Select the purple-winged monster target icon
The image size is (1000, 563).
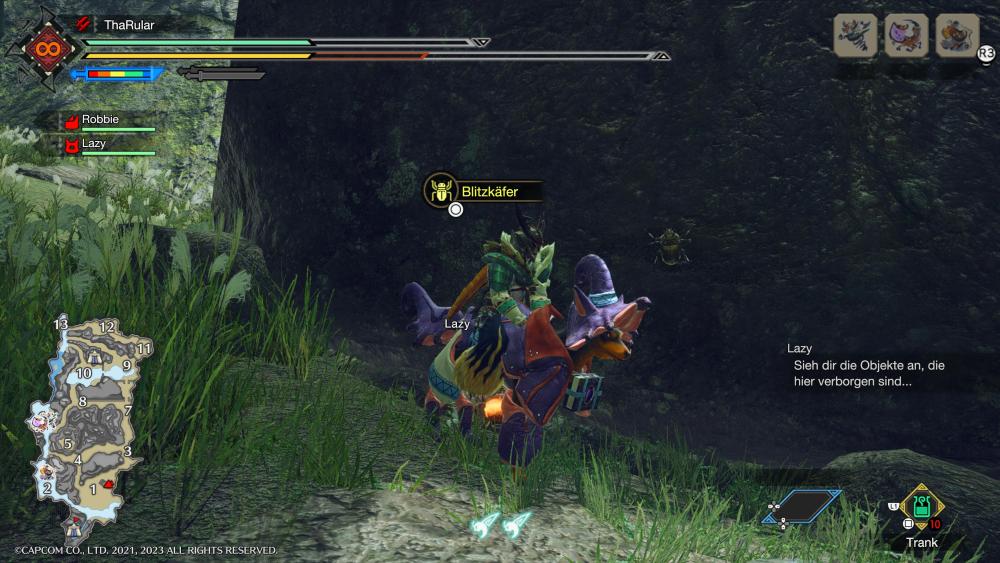click(x=906, y=36)
